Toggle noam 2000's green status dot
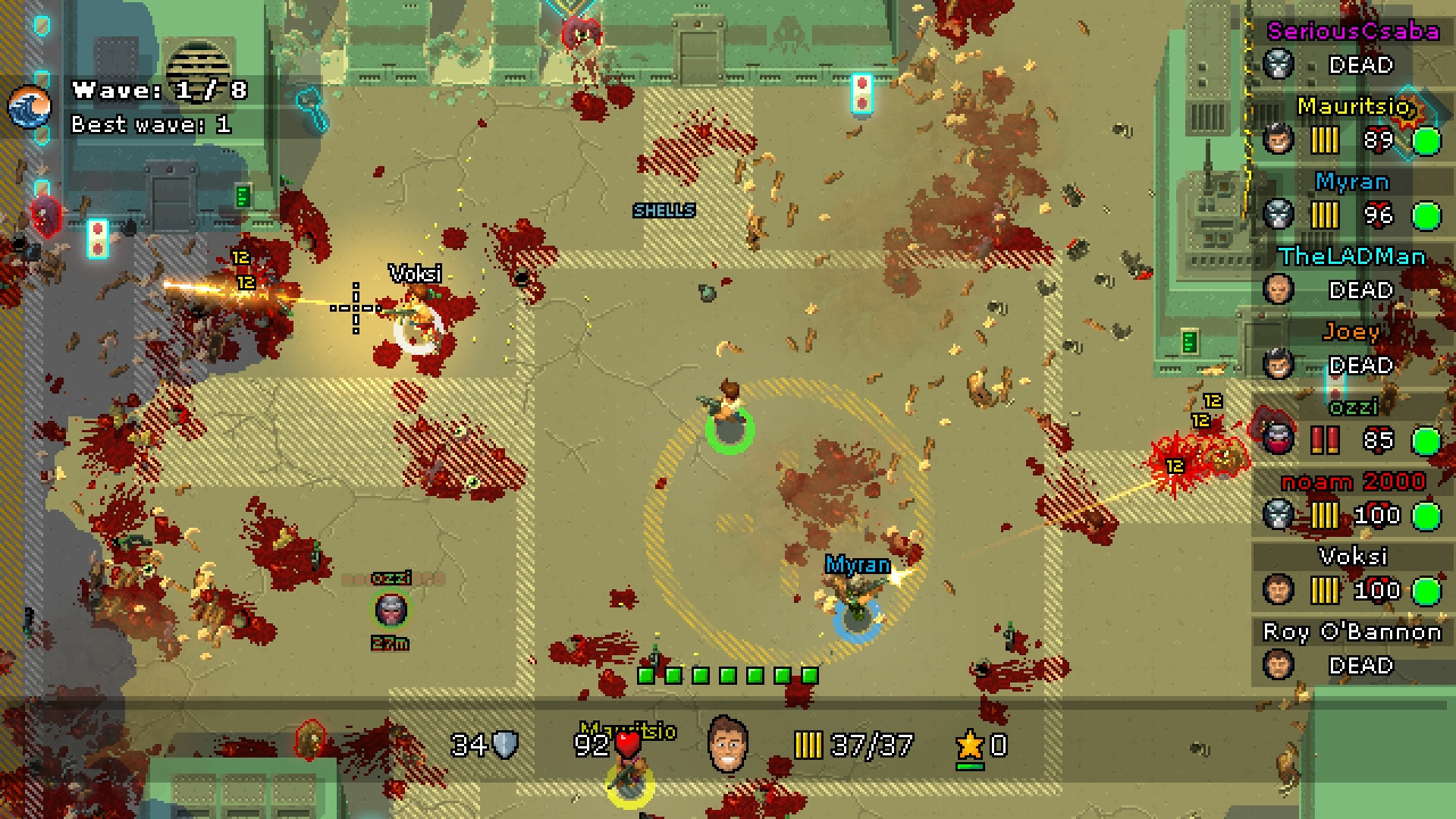 click(1429, 516)
